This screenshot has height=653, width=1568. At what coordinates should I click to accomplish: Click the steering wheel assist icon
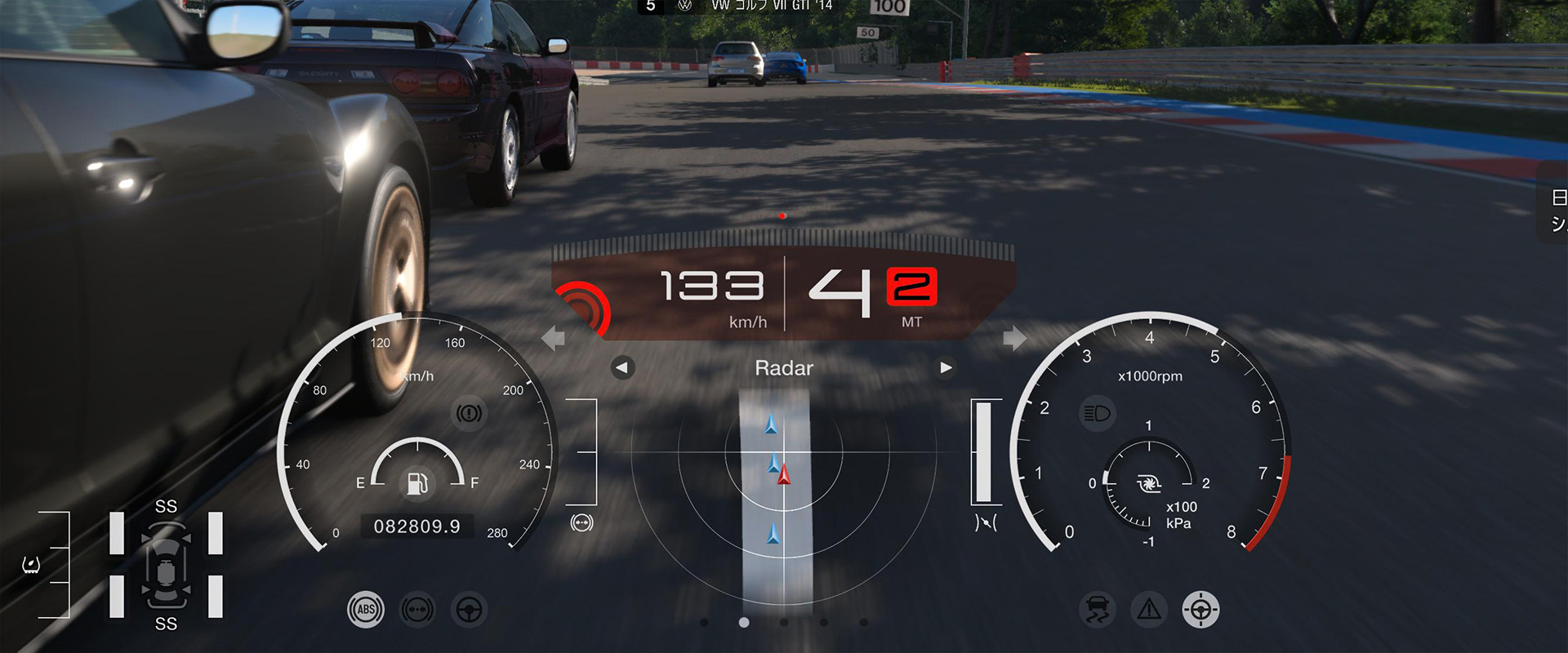point(469,610)
